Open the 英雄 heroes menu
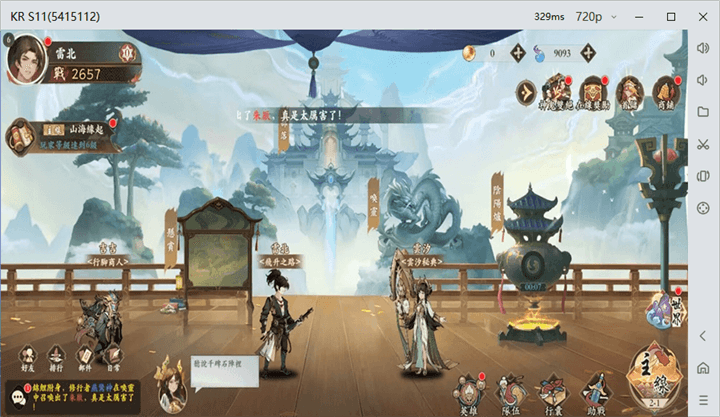Viewport: 720px width, 417px height. tap(468, 393)
